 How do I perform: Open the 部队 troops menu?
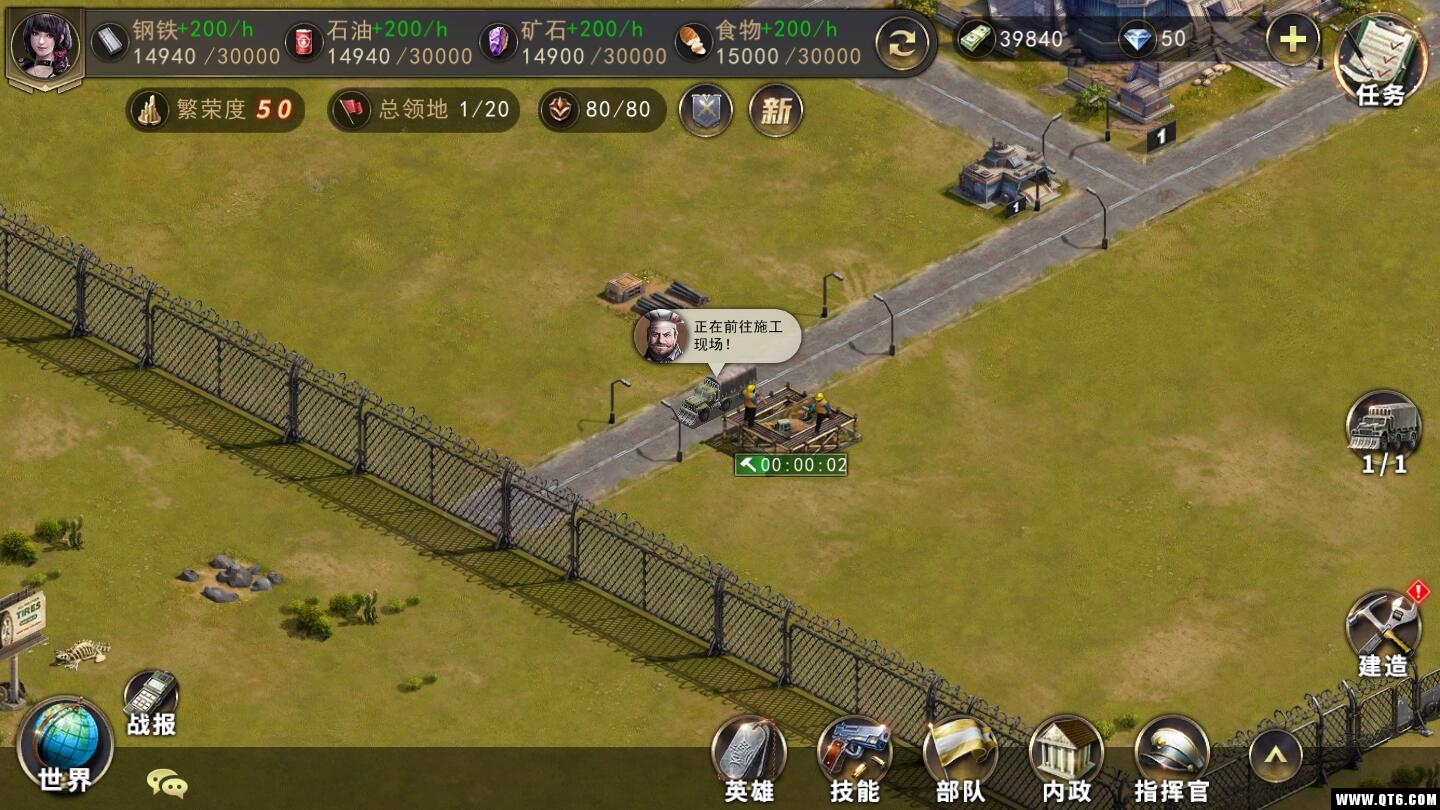point(961,760)
